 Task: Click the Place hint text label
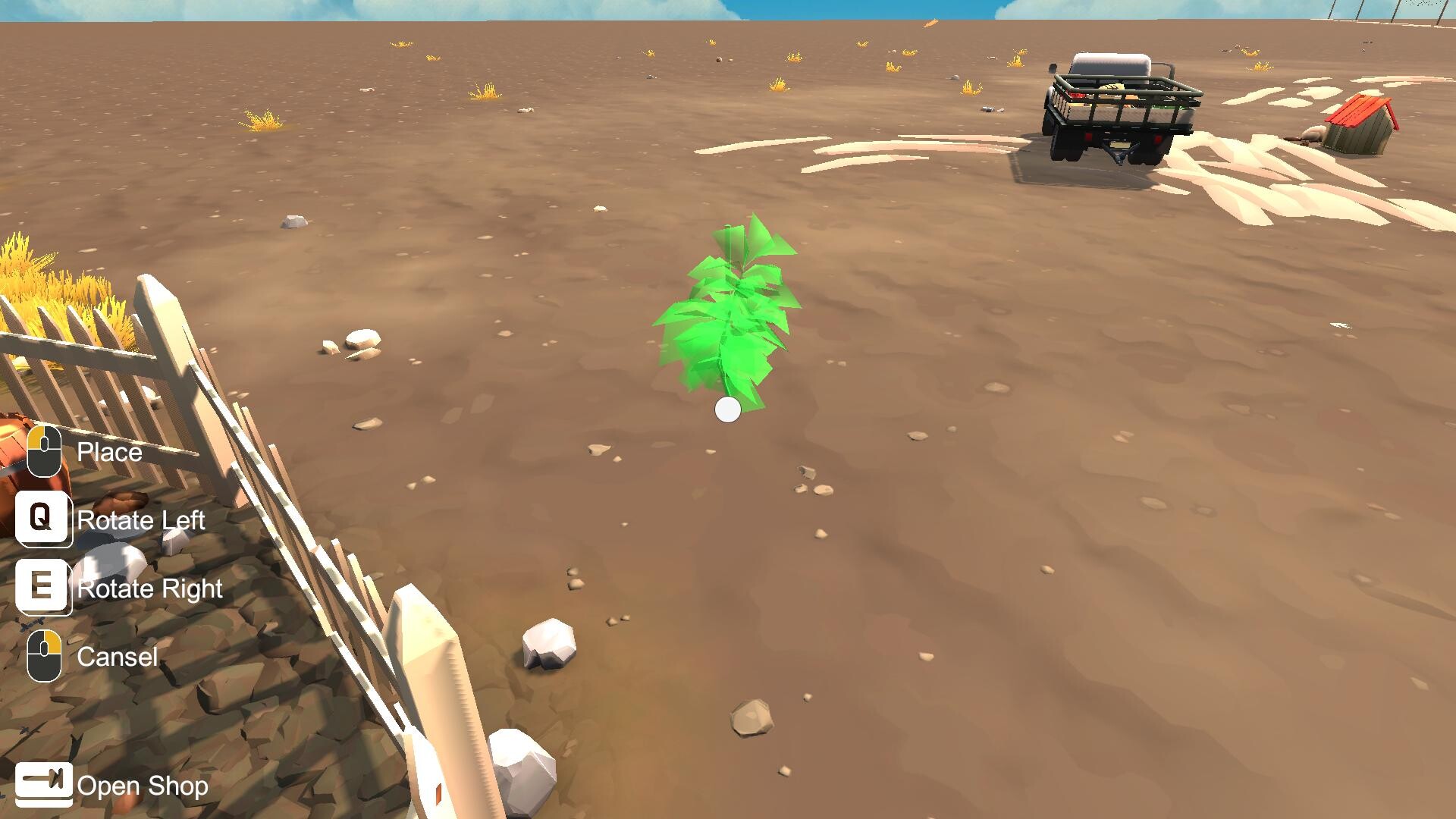coord(108,452)
